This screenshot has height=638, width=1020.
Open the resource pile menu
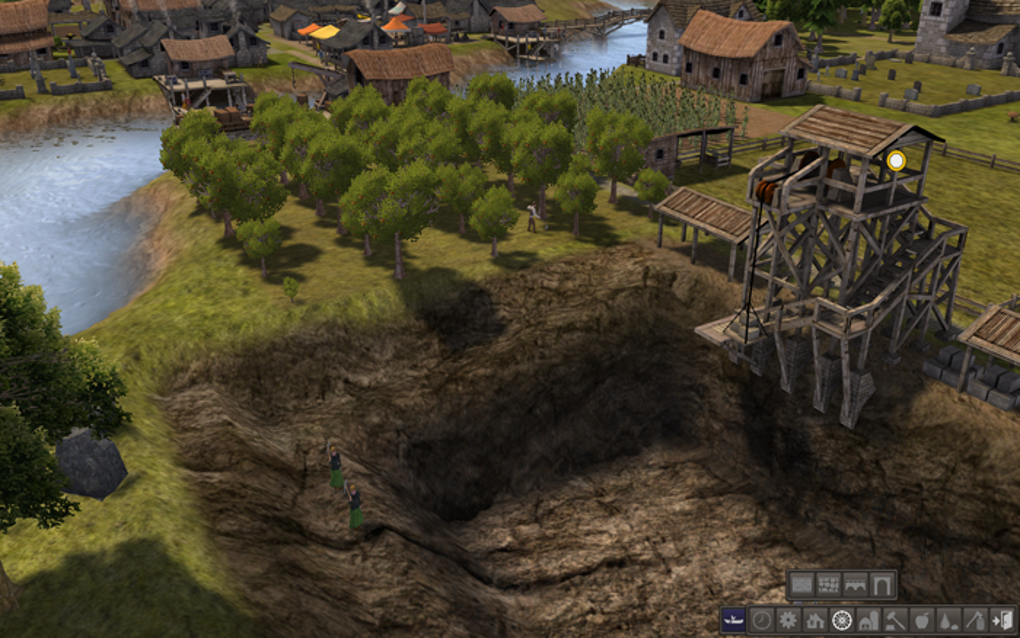pos(948,620)
